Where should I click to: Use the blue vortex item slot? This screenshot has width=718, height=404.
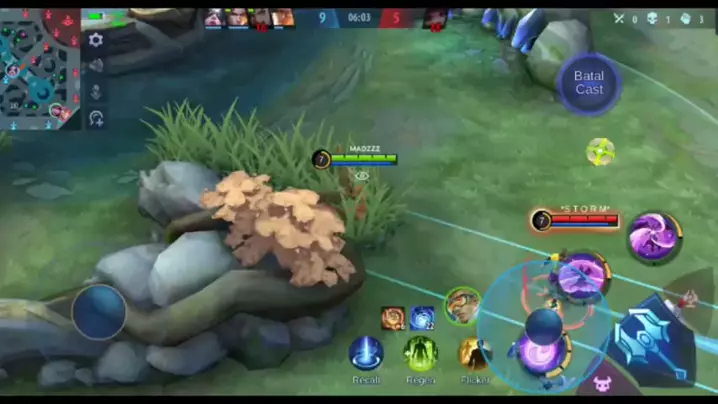click(x=422, y=318)
